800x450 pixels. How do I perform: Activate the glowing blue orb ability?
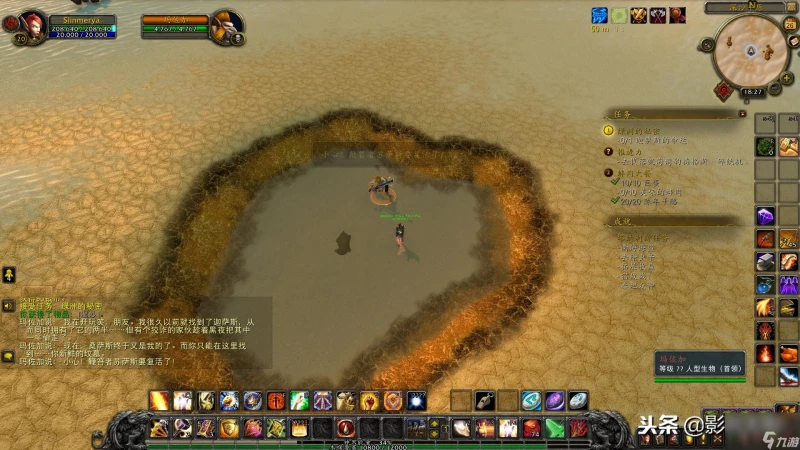(x=417, y=401)
